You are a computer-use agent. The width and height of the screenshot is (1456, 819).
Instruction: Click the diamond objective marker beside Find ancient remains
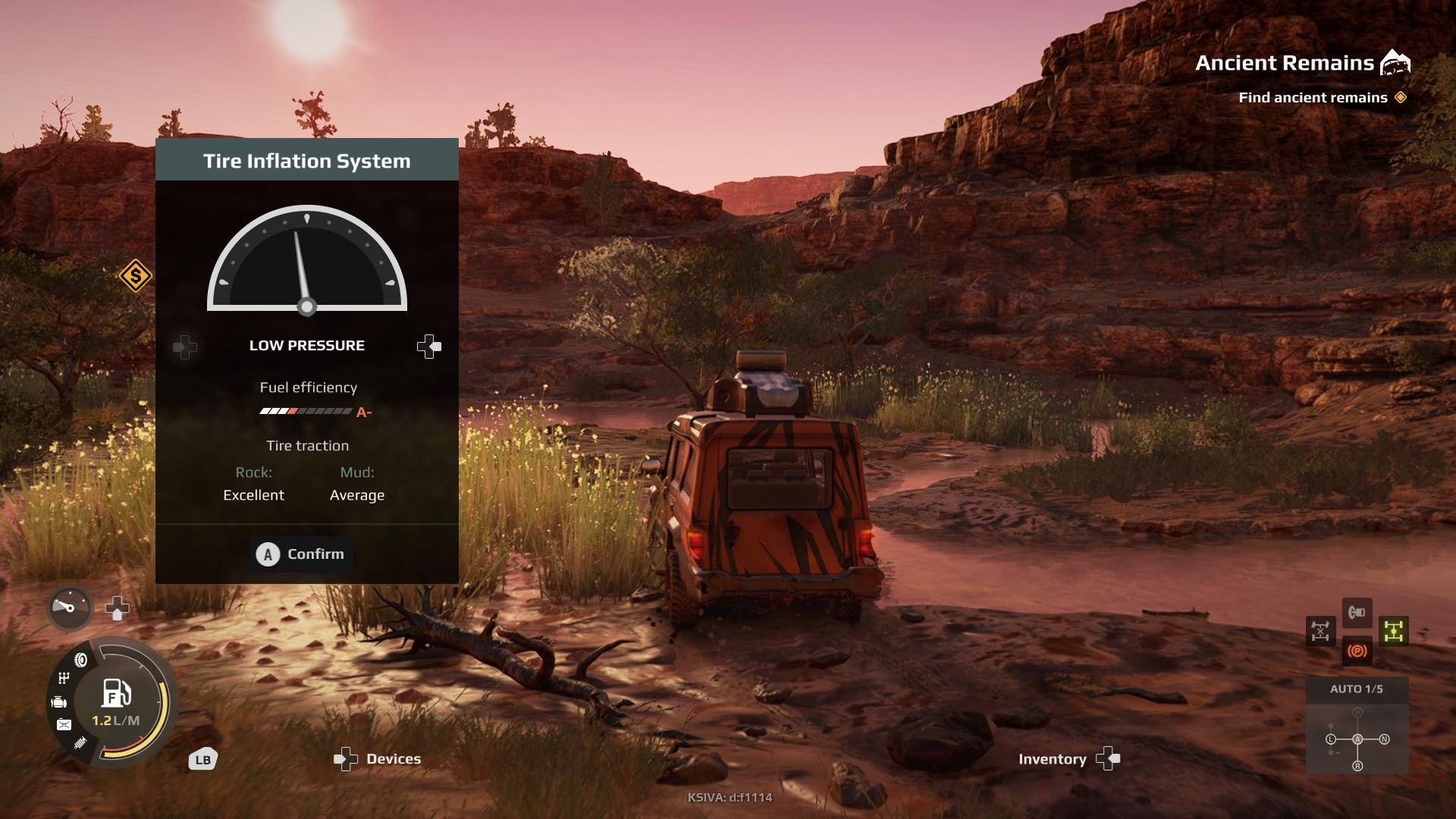click(1401, 98)
